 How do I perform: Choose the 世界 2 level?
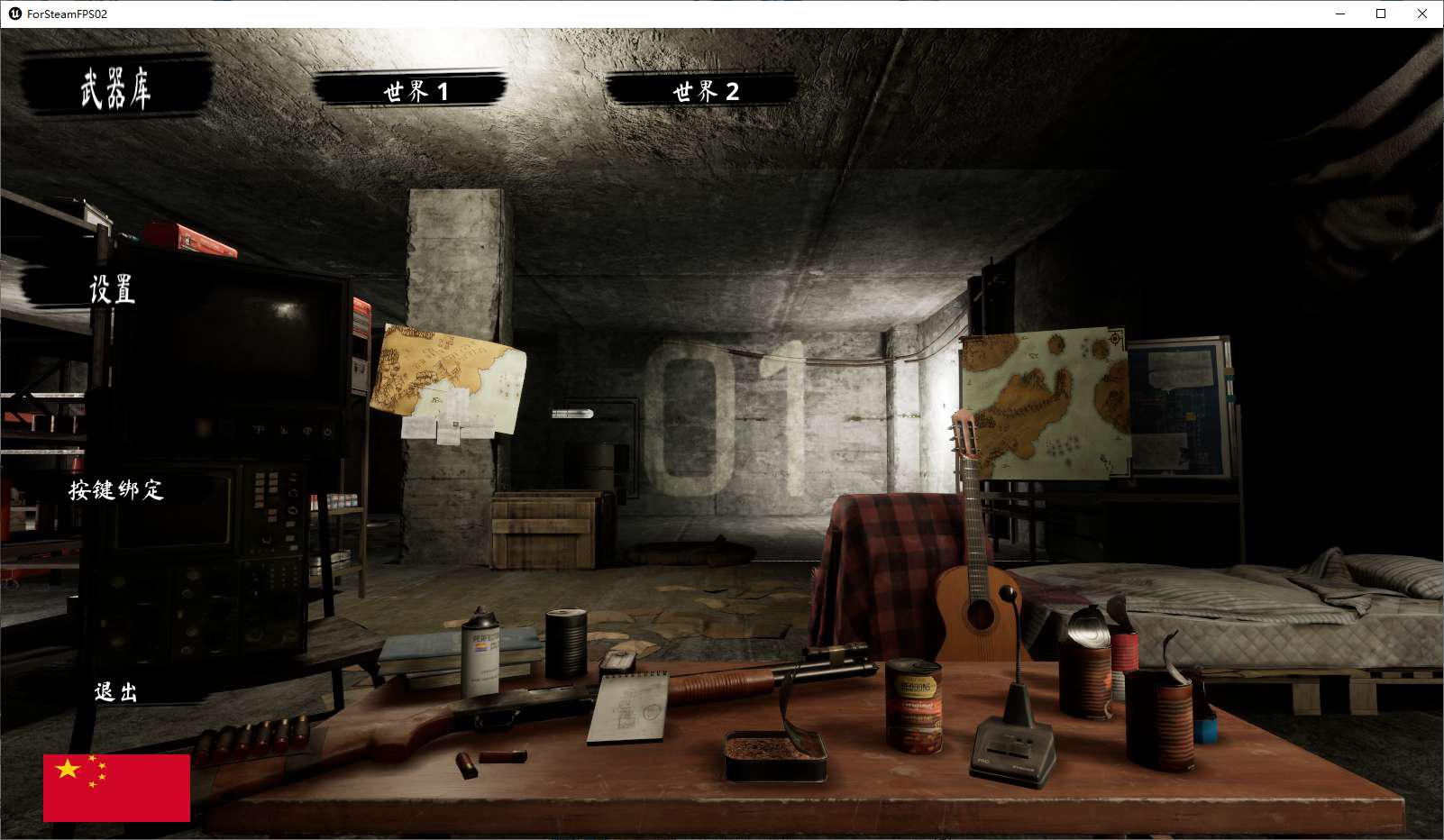pyautogui.click(x=705, y=91)
